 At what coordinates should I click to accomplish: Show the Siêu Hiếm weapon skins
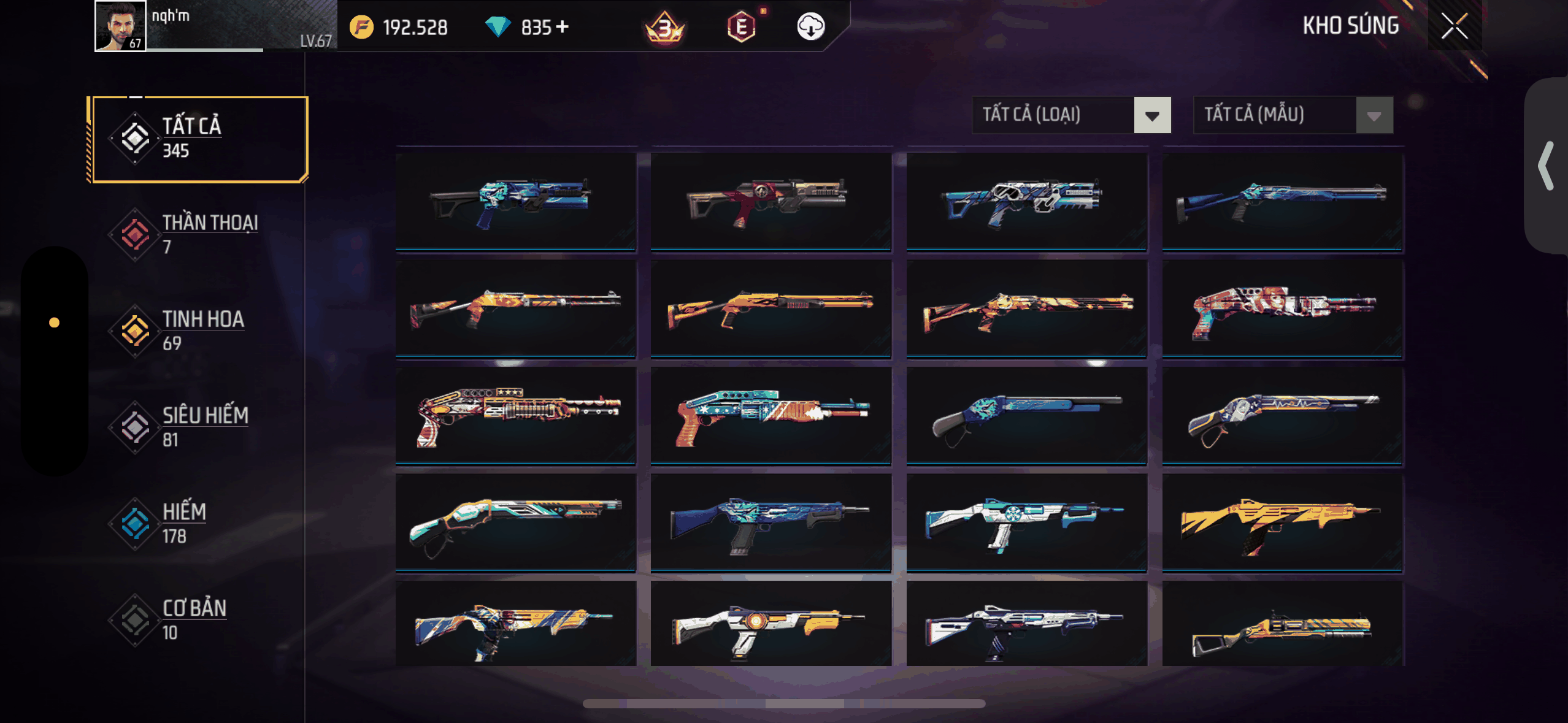(199, 427)
